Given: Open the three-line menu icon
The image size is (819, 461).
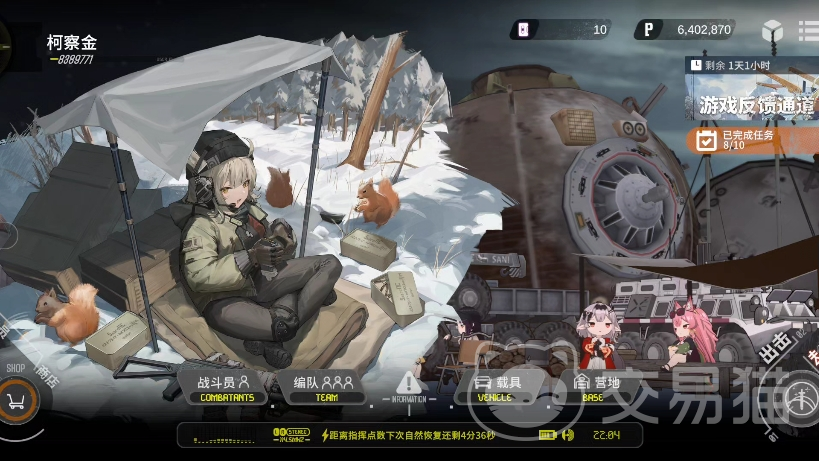Looking at the screenshot, I should 808,30.
